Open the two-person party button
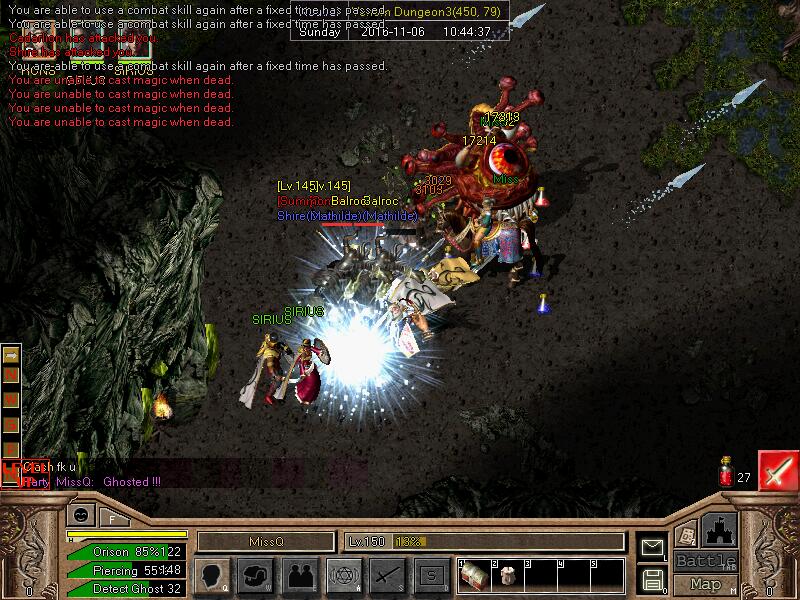Screen dimensions: 800x600 point(298,575)
